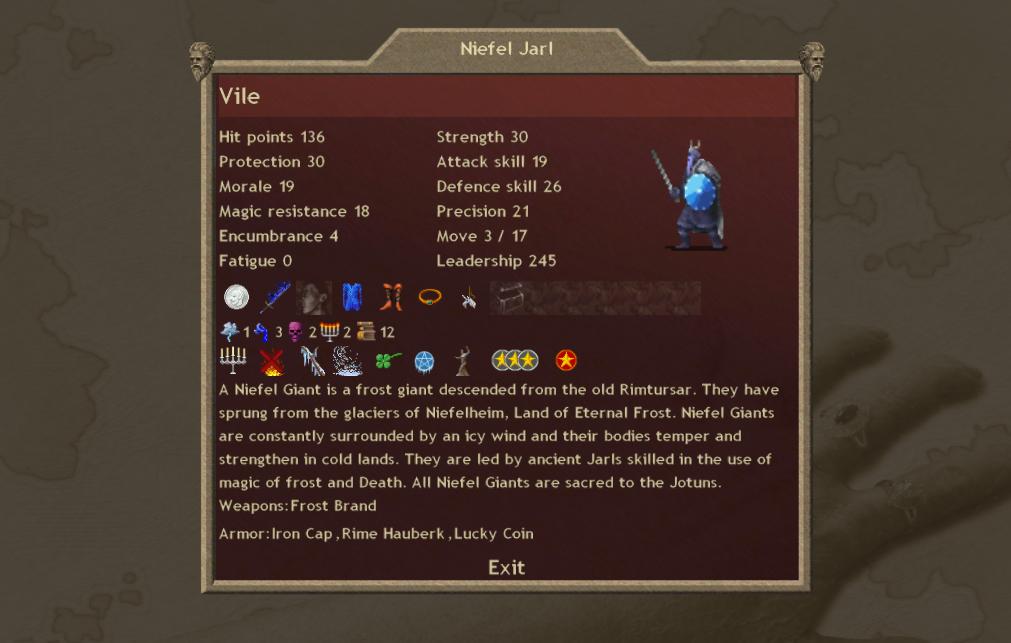The image size is (1011, 643).
Task: Inspect the Frost Brand sword slot
Action: point(275,297)
